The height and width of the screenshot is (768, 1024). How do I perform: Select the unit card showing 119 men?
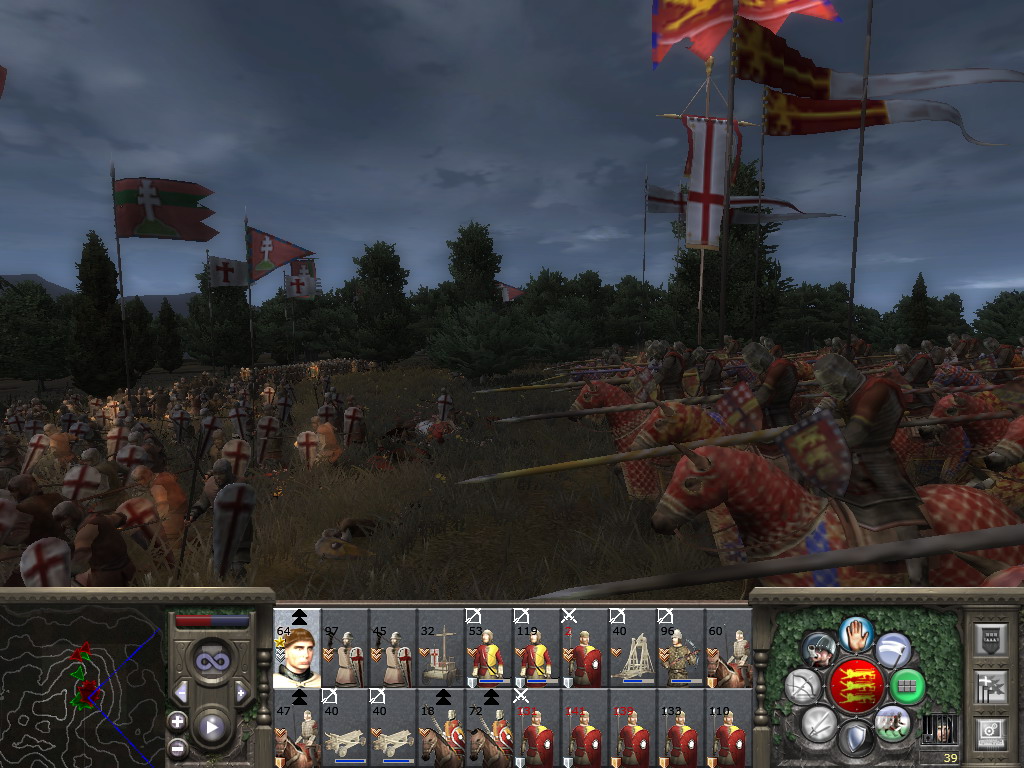pyautogui.click(x=536, y=652)
